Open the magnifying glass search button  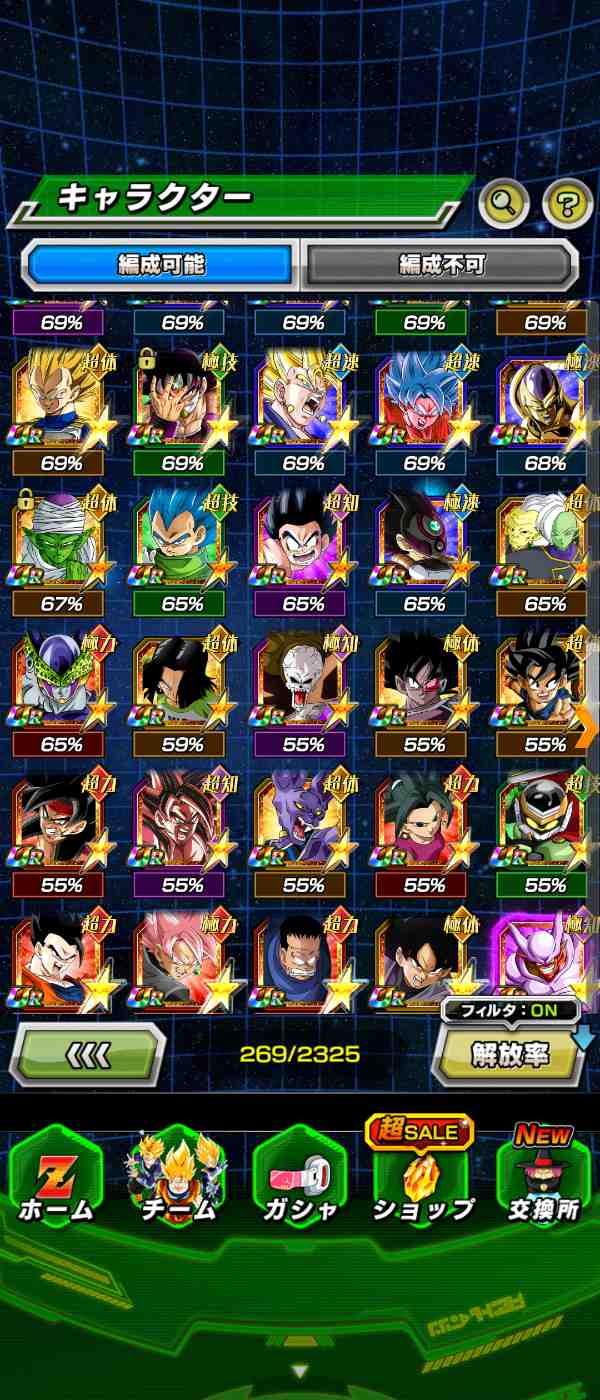[504, 204]
